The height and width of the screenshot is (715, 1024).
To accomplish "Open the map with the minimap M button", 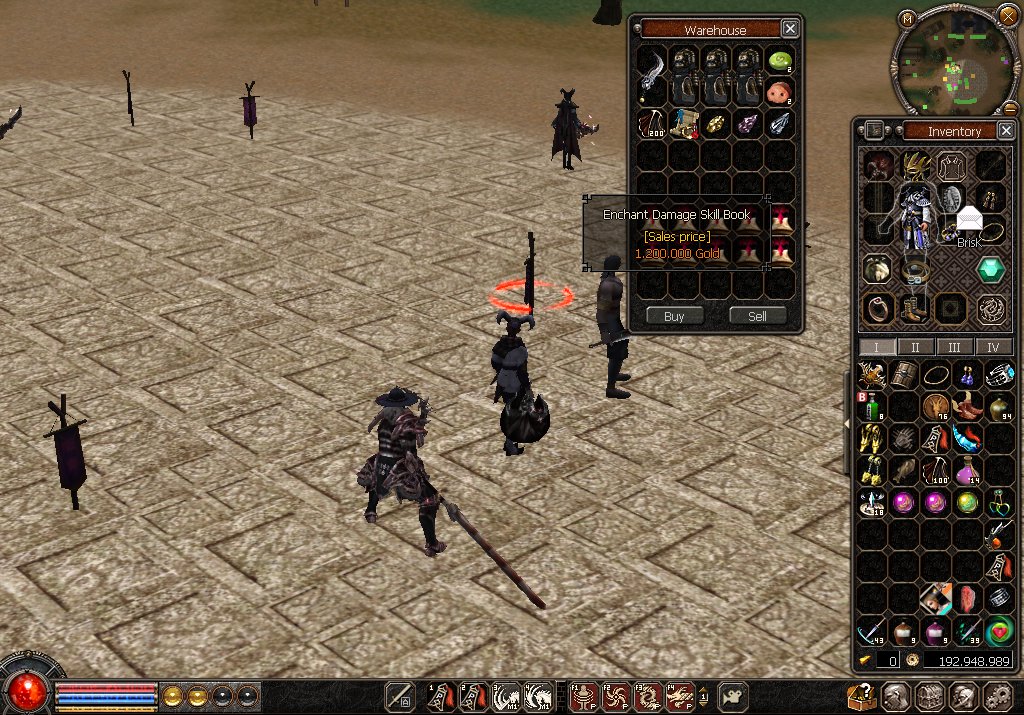I will [x=906, y=17].
